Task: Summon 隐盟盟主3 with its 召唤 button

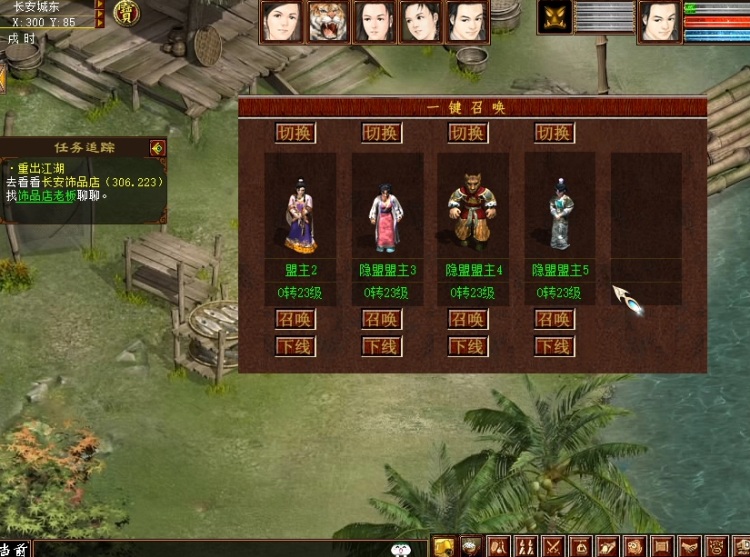Action: (382, 320)
